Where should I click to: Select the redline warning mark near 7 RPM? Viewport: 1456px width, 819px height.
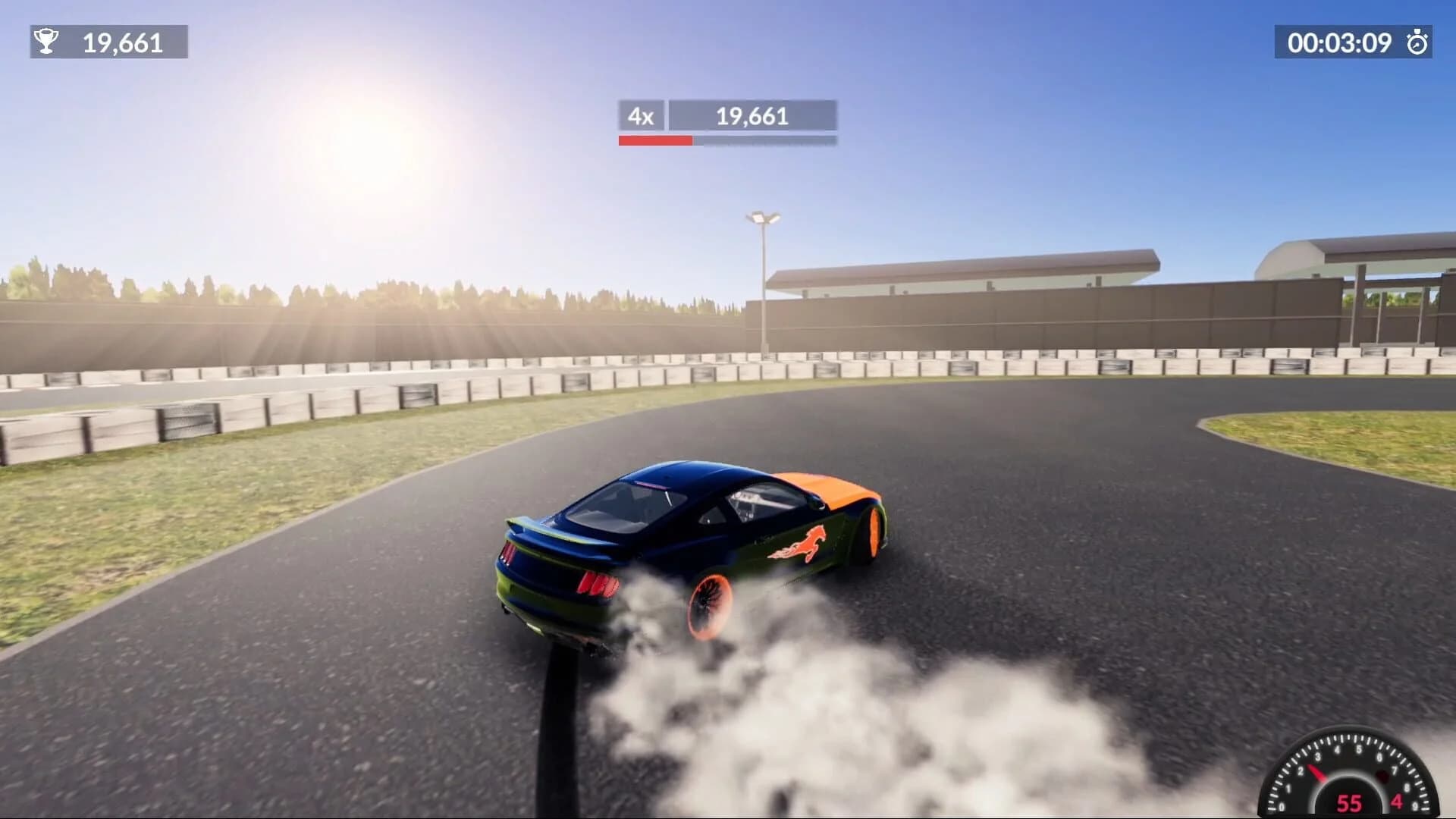(x=1382, y=777)
